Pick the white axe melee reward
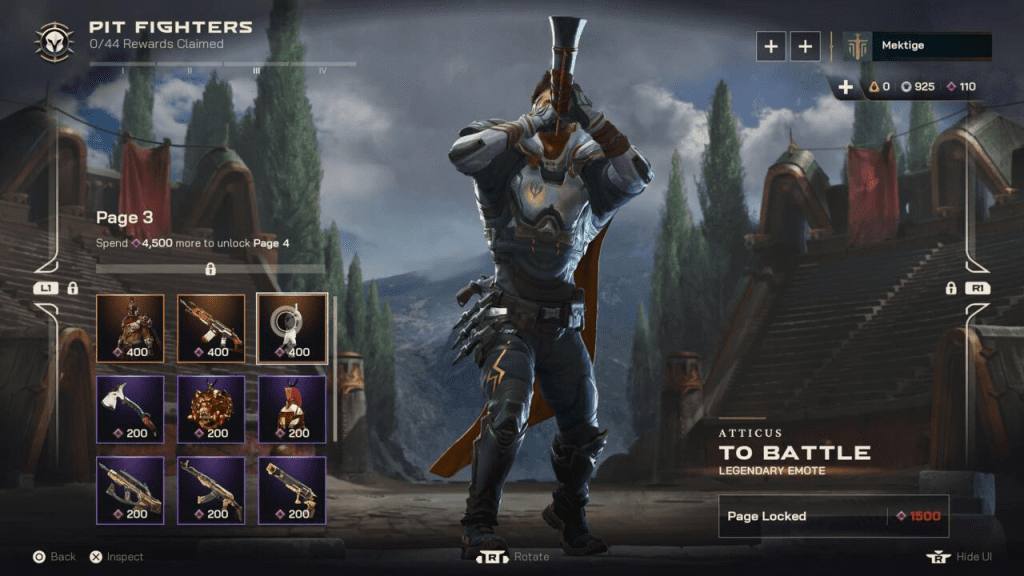 [x=130, y=409]
